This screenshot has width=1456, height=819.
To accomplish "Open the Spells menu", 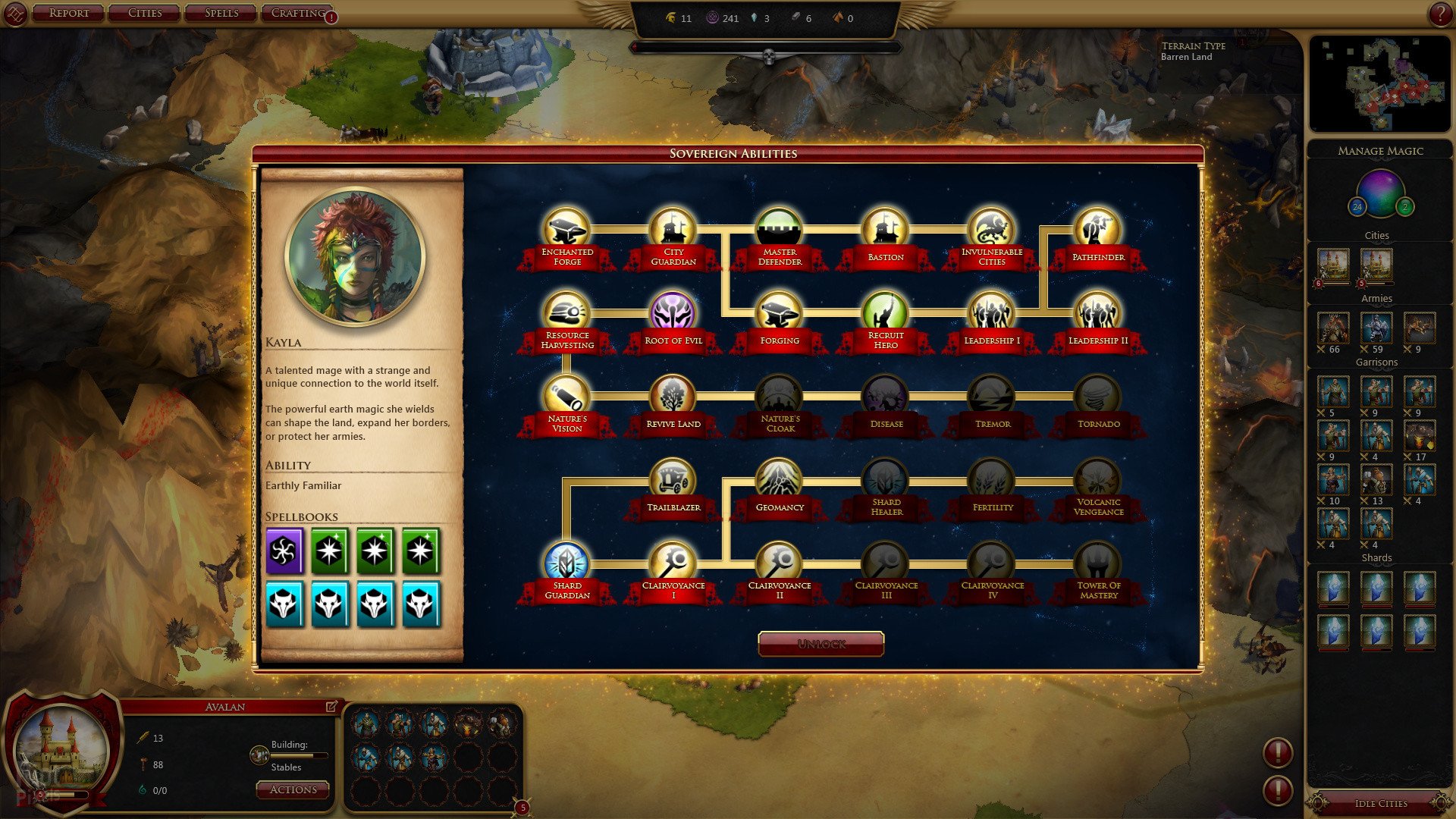I will click(221, 13).
